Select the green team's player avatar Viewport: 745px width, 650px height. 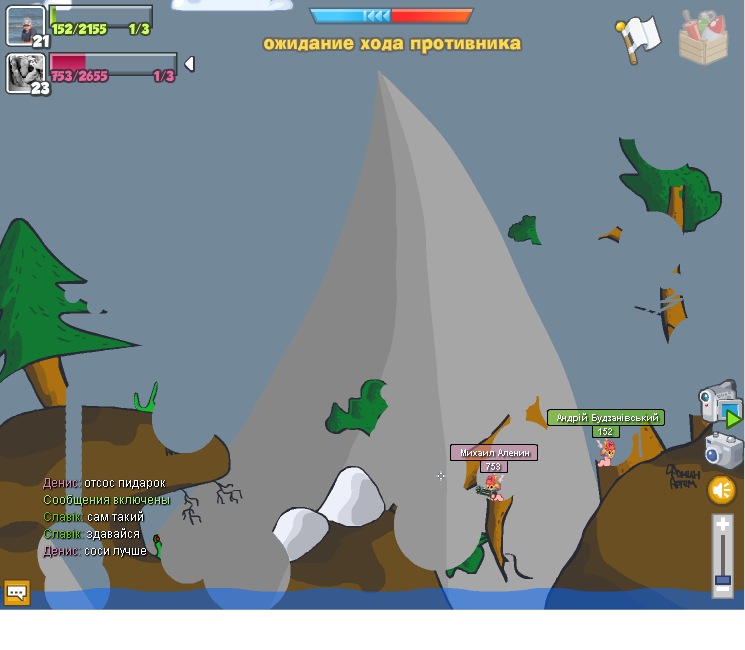[x=24, y=23]
